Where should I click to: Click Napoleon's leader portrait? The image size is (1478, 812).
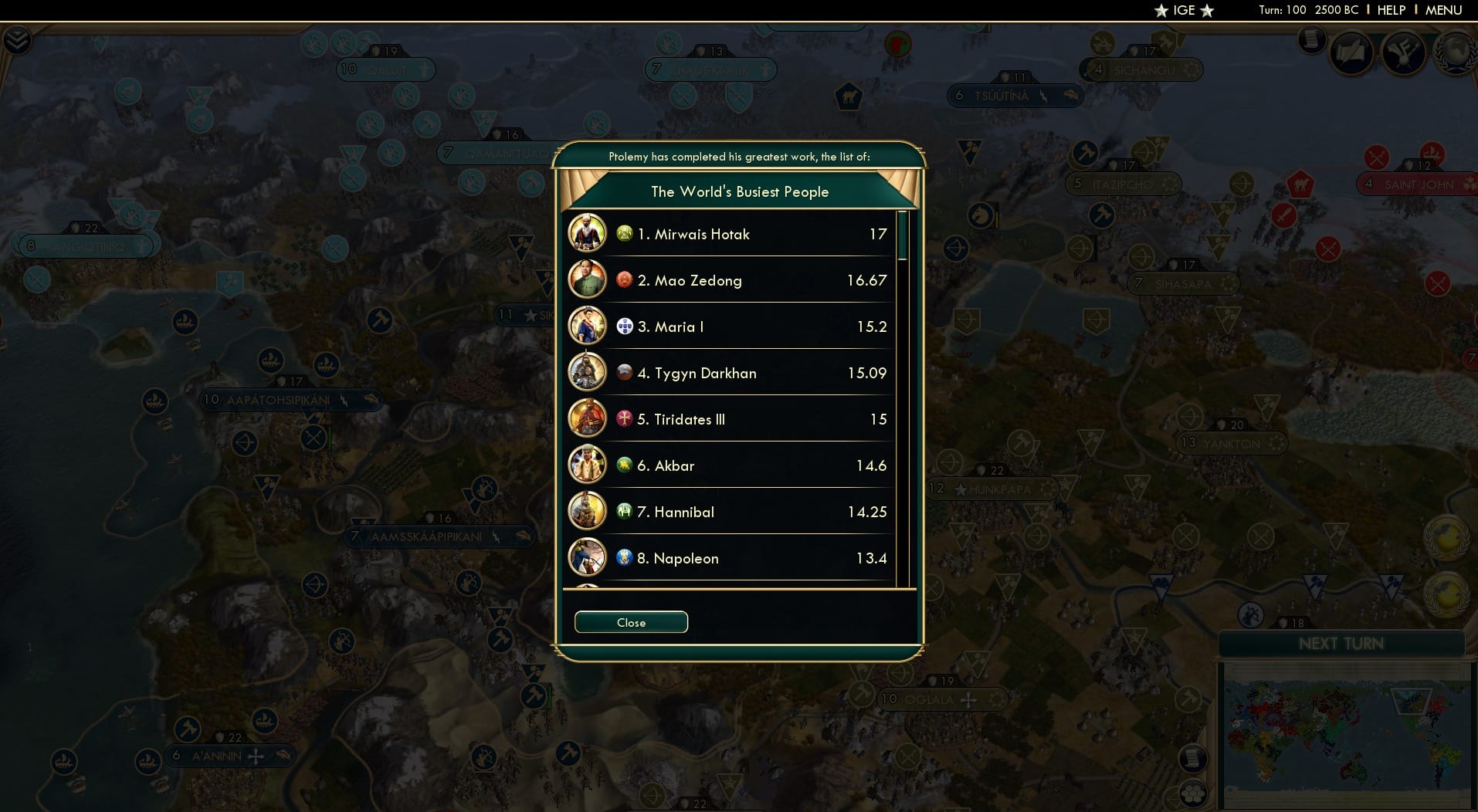pos(588,557)
